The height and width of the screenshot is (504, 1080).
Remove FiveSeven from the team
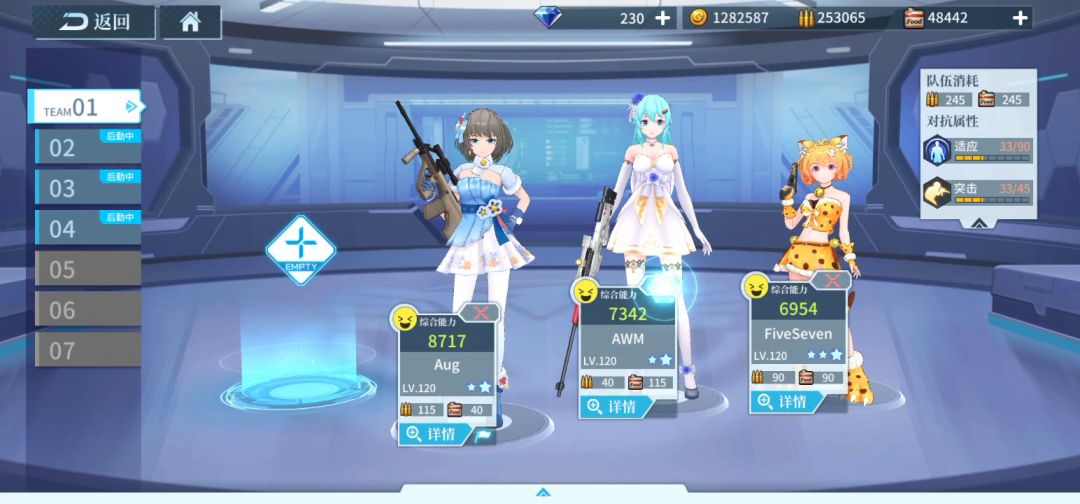pyautogui.click(x=831, y=281)
